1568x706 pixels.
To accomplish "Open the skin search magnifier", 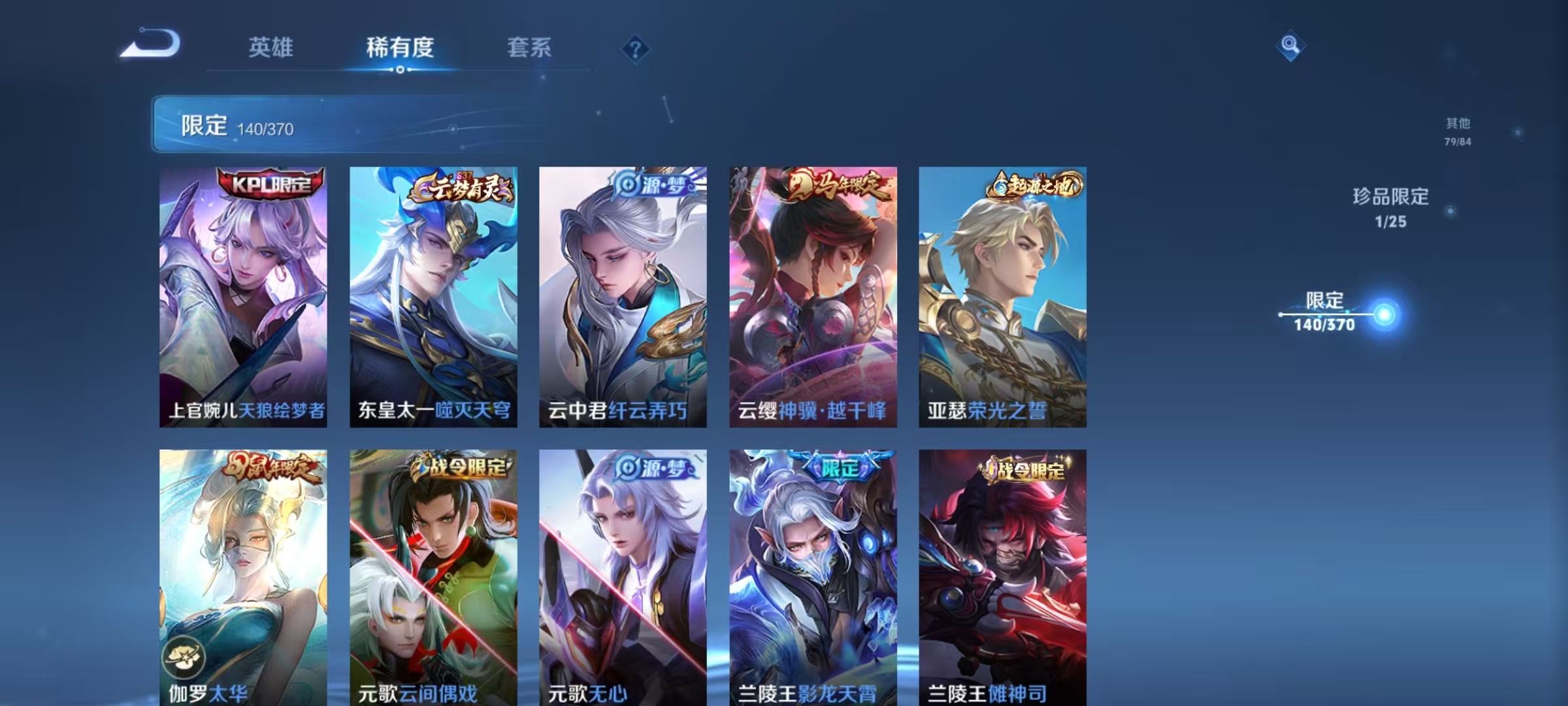I will click(x=1290, y=47).
